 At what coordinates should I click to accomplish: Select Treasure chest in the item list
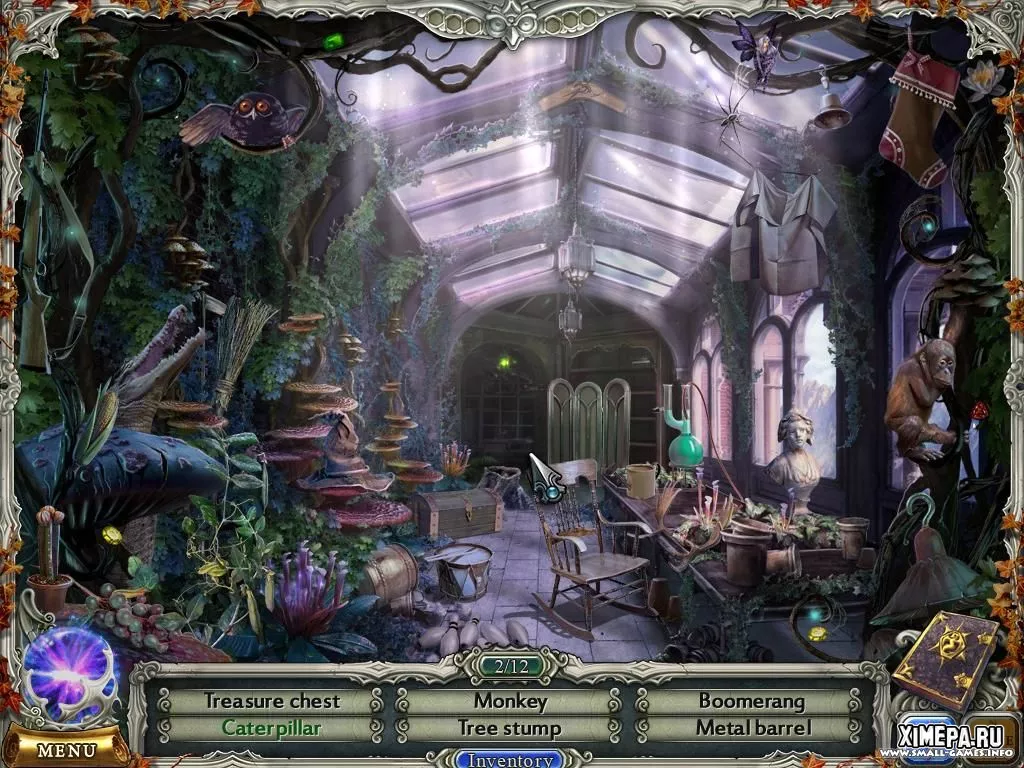point(272,701)
